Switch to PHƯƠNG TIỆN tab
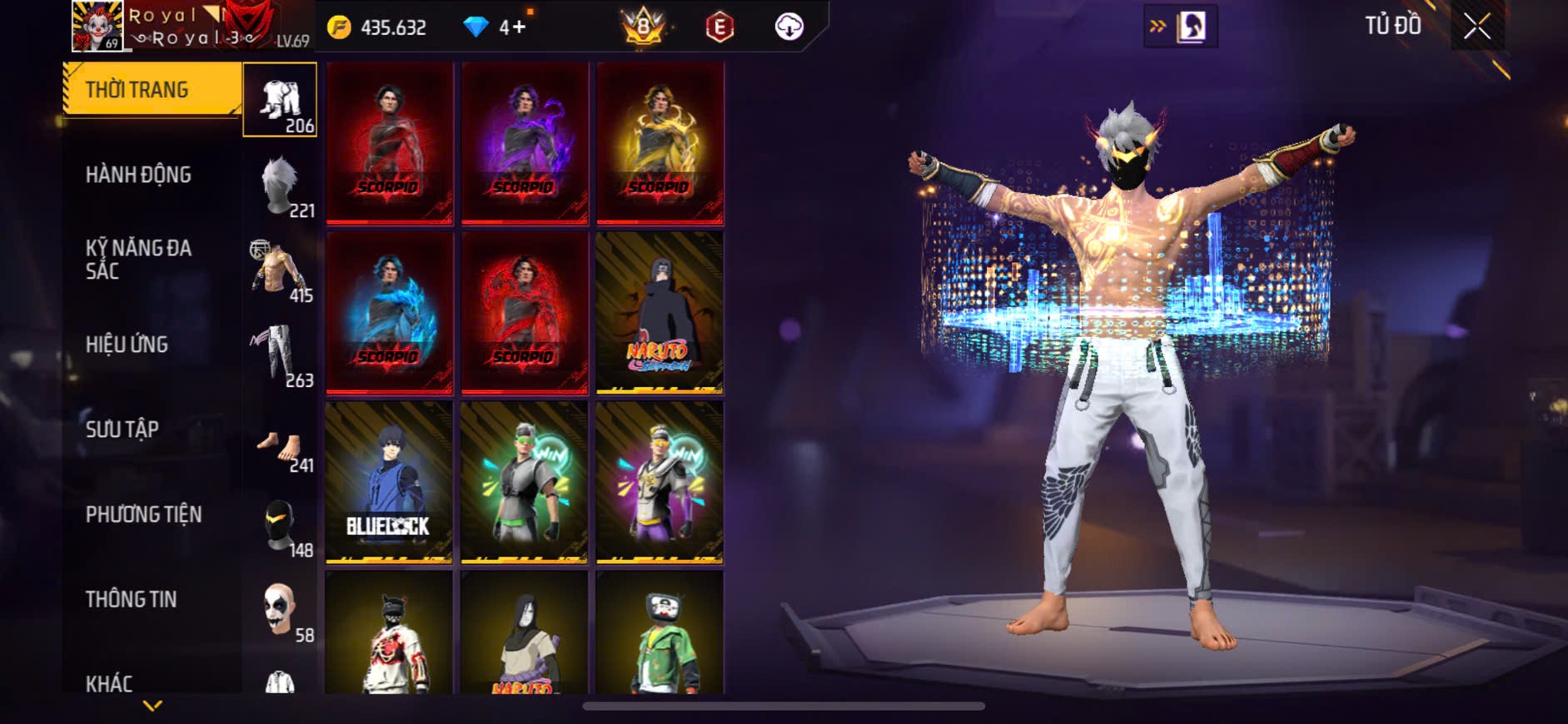 pos(143,514)
